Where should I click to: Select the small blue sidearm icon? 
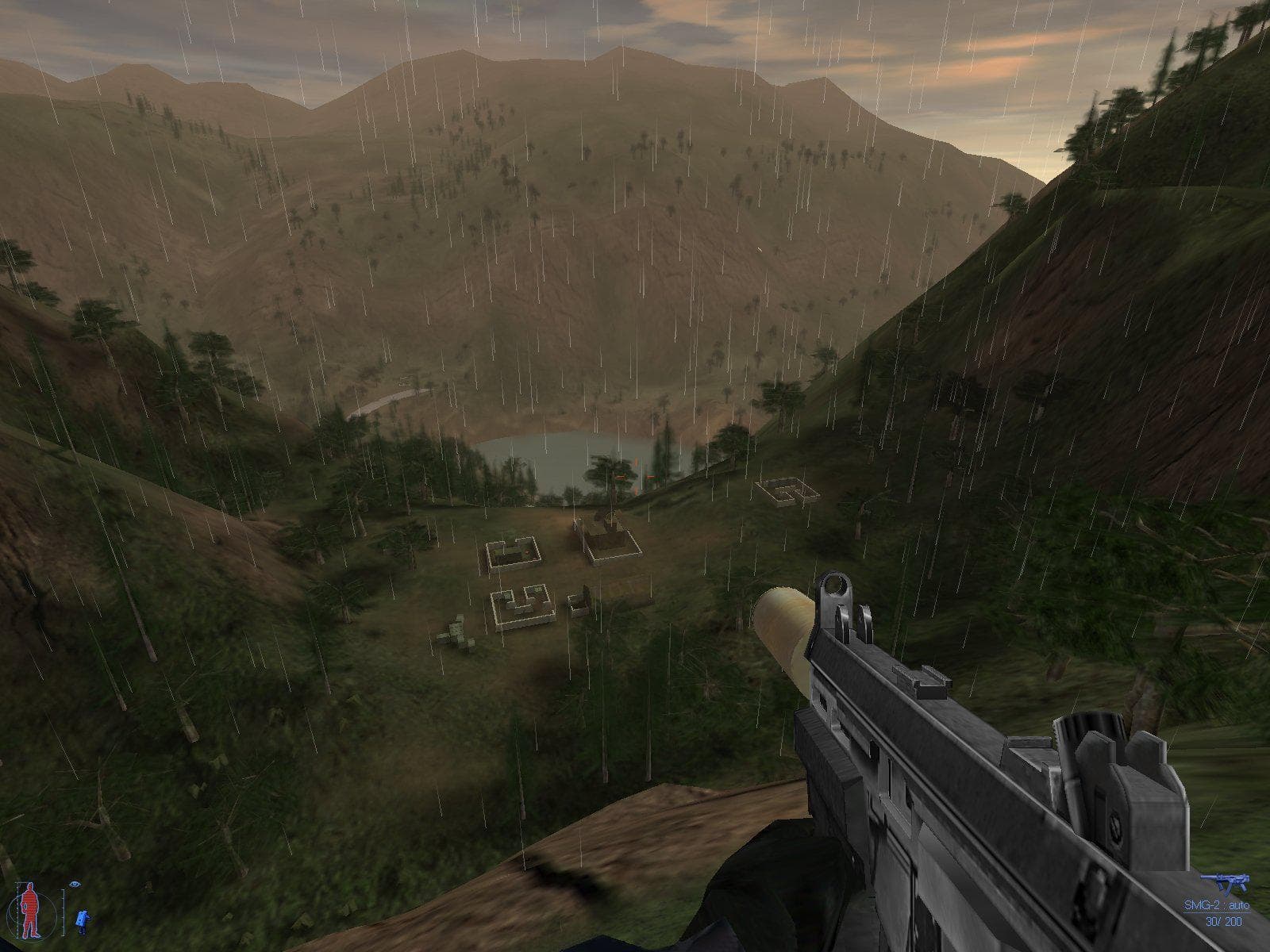pyautogui.click(x=82, y=917)
